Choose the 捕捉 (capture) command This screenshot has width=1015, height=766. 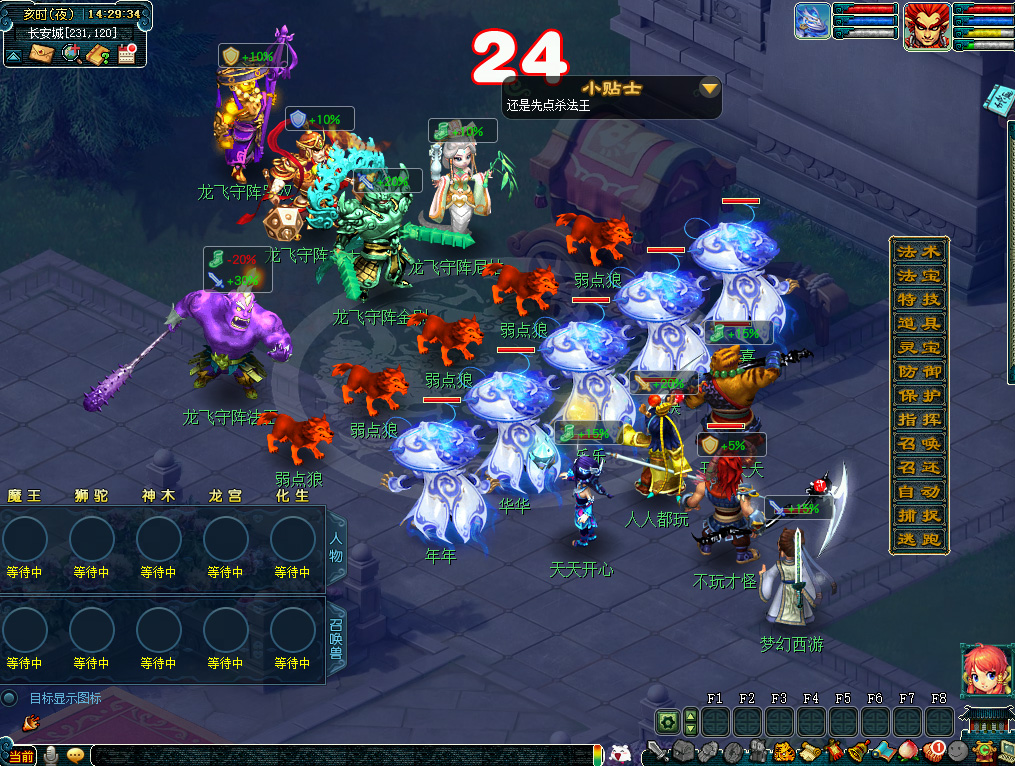point(918,515)
